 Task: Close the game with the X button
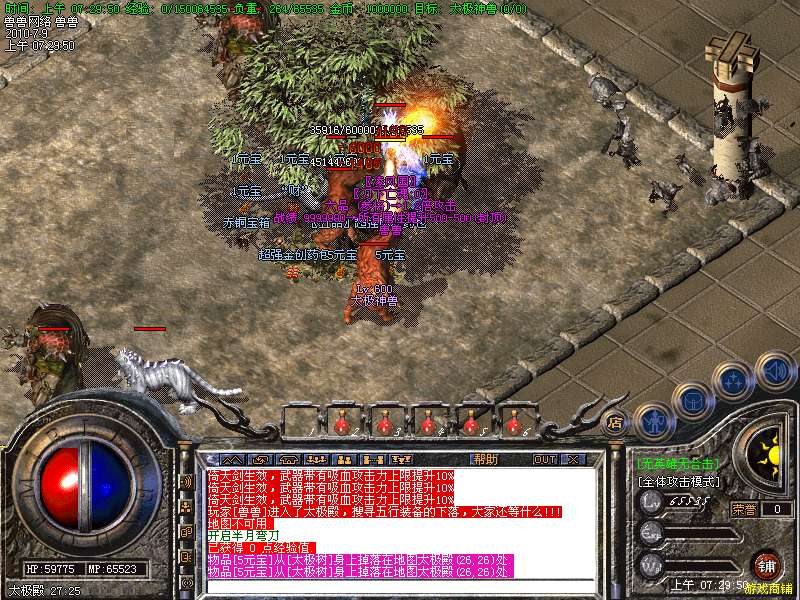point(573,459)
